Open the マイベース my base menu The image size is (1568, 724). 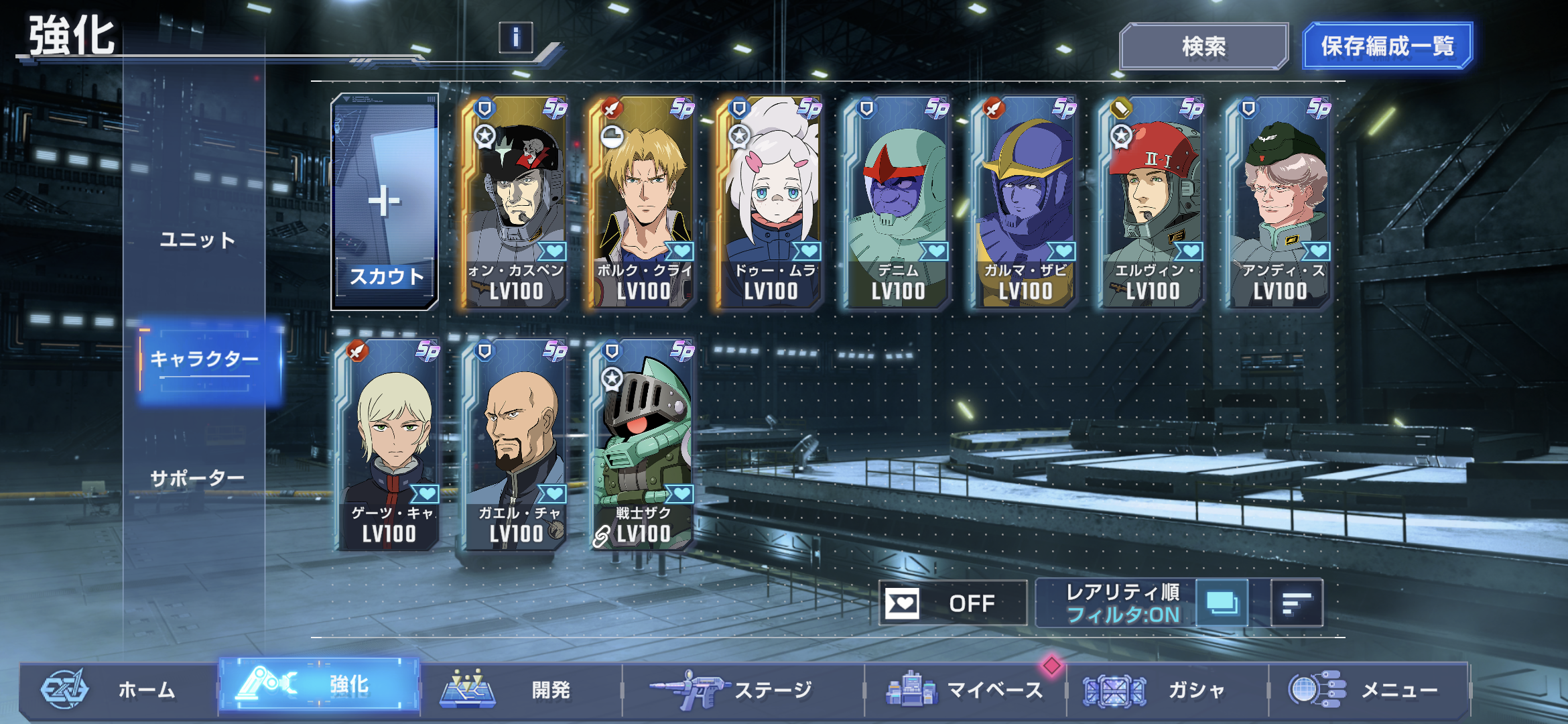point(965,689)
